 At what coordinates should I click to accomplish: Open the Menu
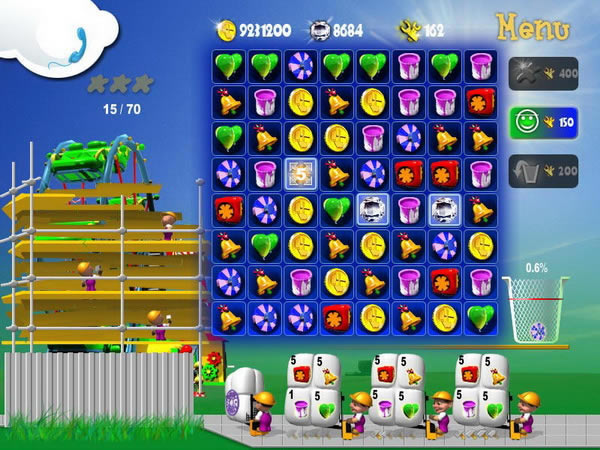(535, 26)
